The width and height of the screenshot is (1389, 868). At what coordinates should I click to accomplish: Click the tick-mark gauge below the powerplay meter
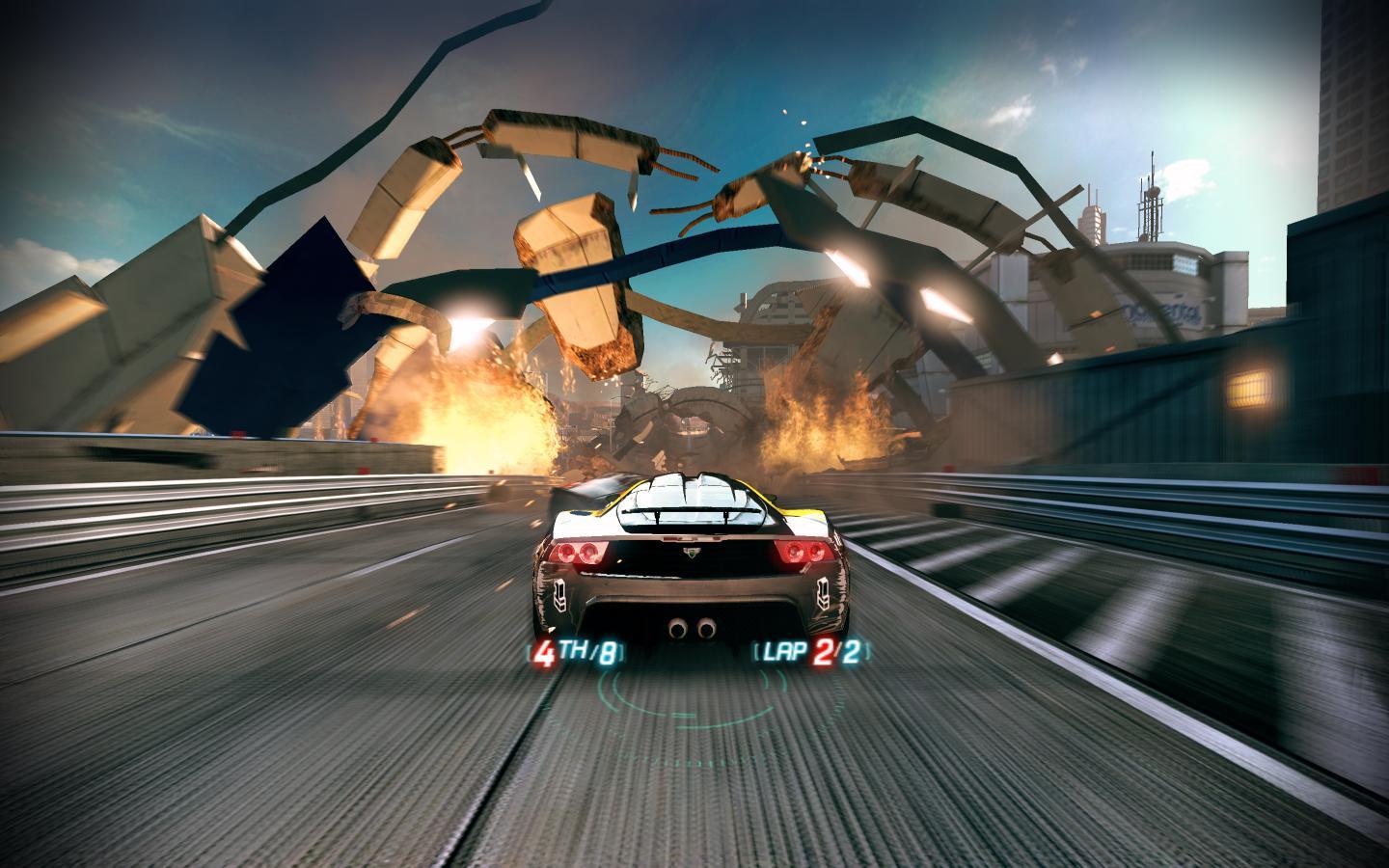691,761
